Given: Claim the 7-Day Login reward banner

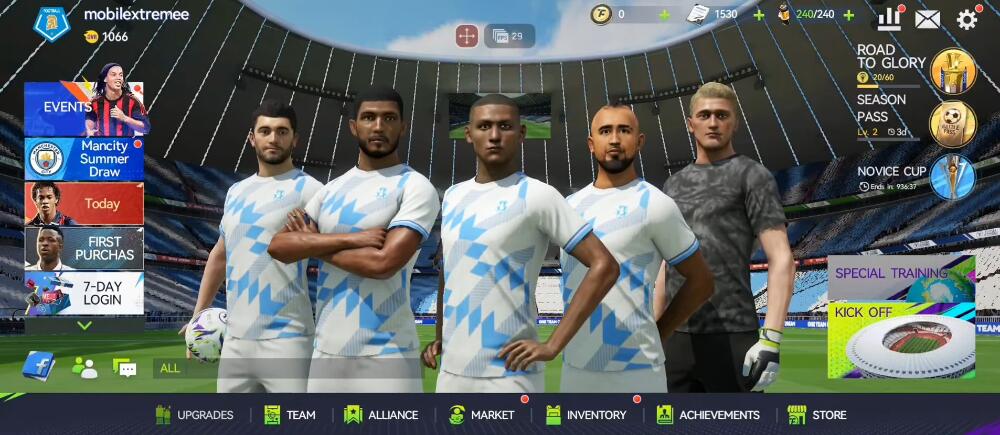Looking at the screenshot, I should [84, 293].
